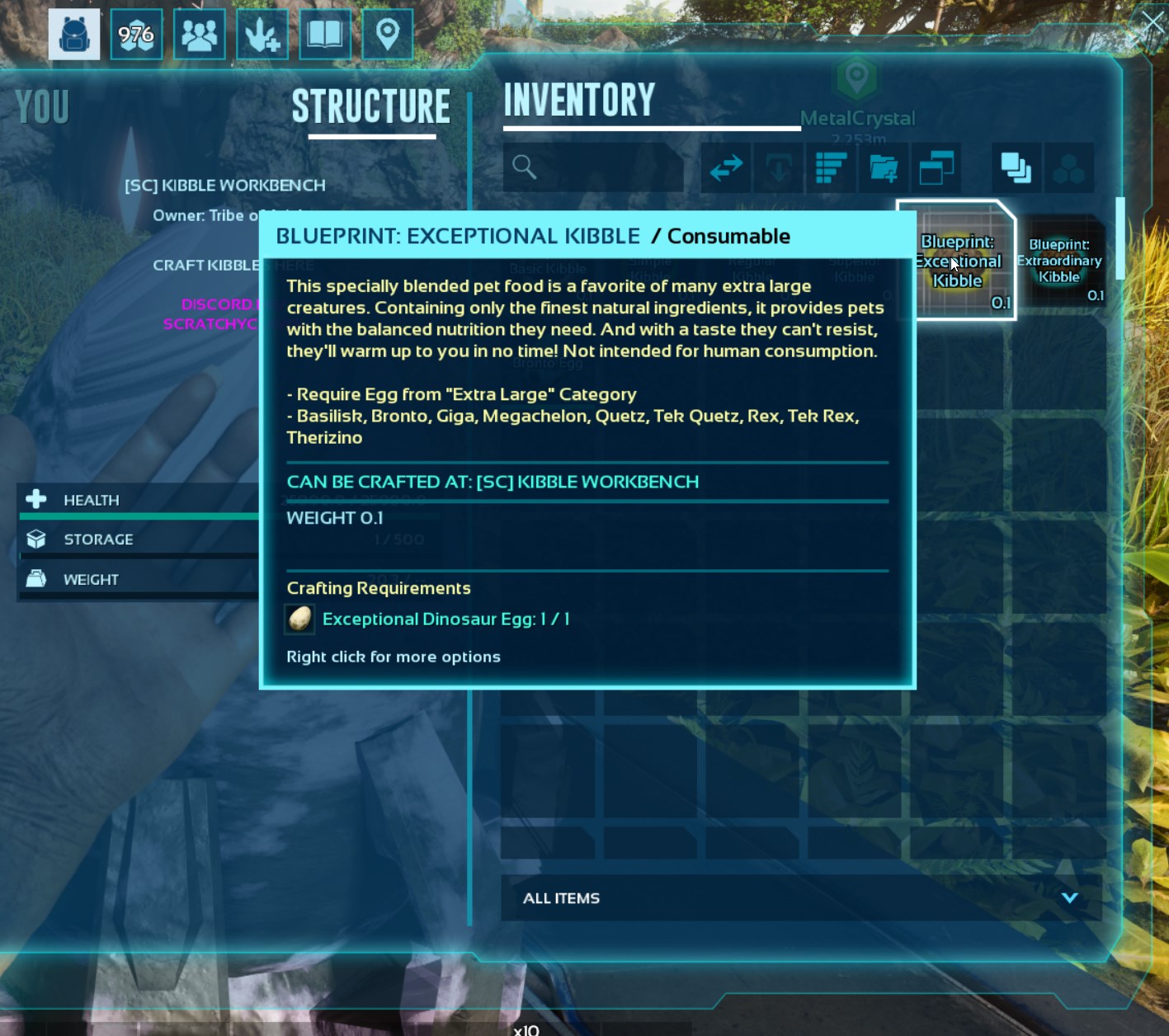Click the transfer all arrows icon

[x=725, y=167]
